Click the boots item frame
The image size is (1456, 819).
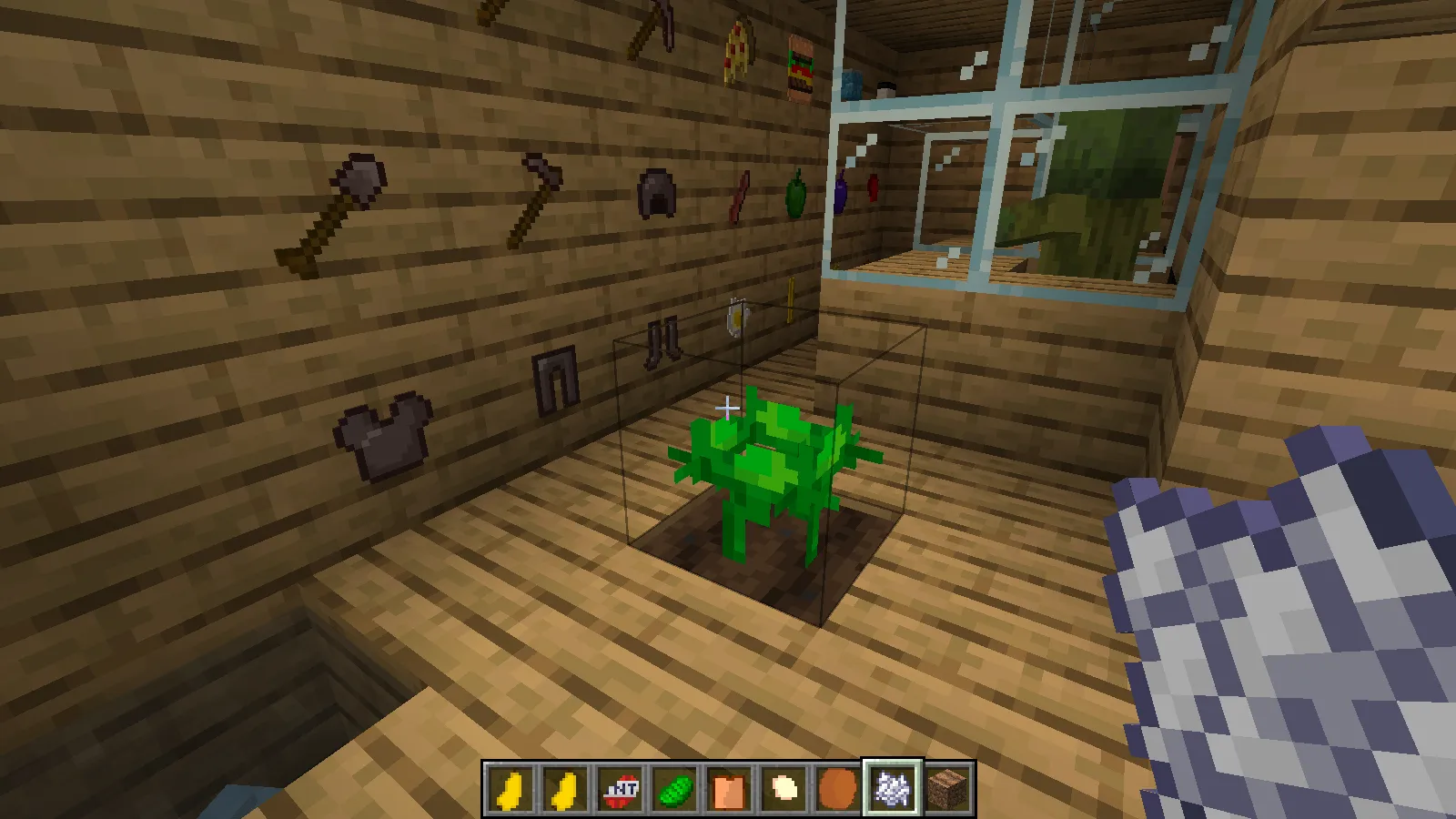click(x=662, y=341)
